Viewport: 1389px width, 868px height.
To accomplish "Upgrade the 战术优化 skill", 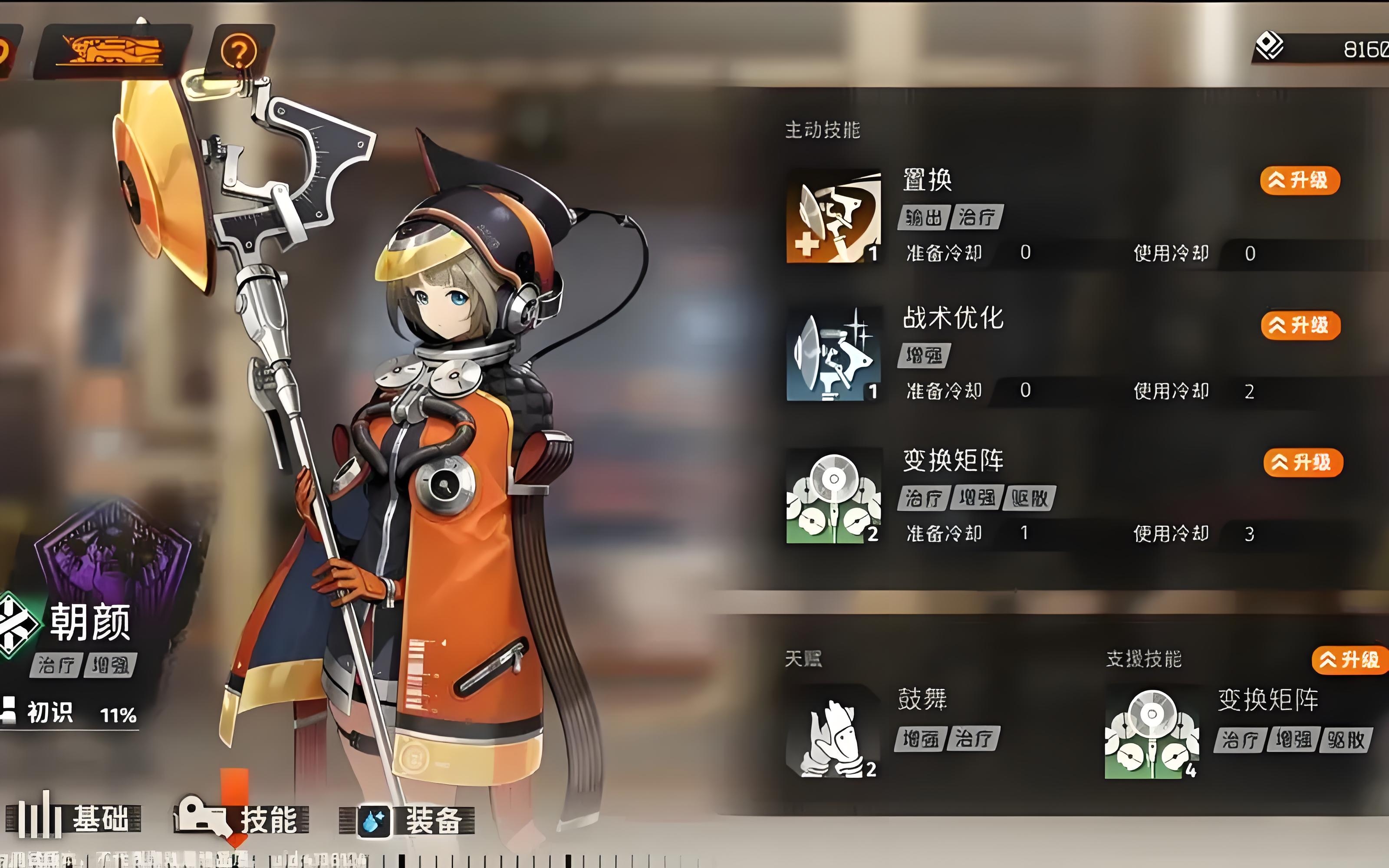I will (x=1300, y=325).
